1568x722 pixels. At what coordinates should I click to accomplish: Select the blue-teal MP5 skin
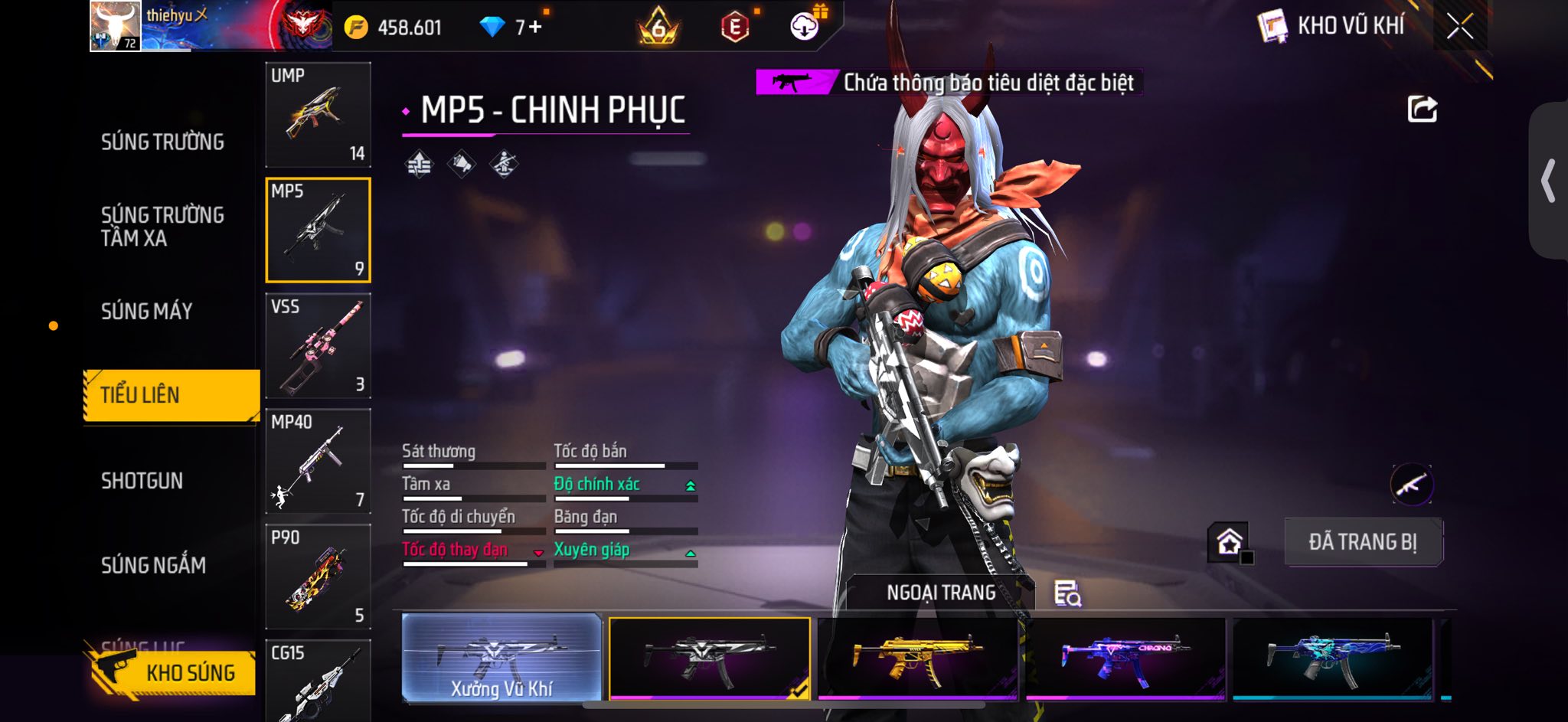[x=1332, y=658]
